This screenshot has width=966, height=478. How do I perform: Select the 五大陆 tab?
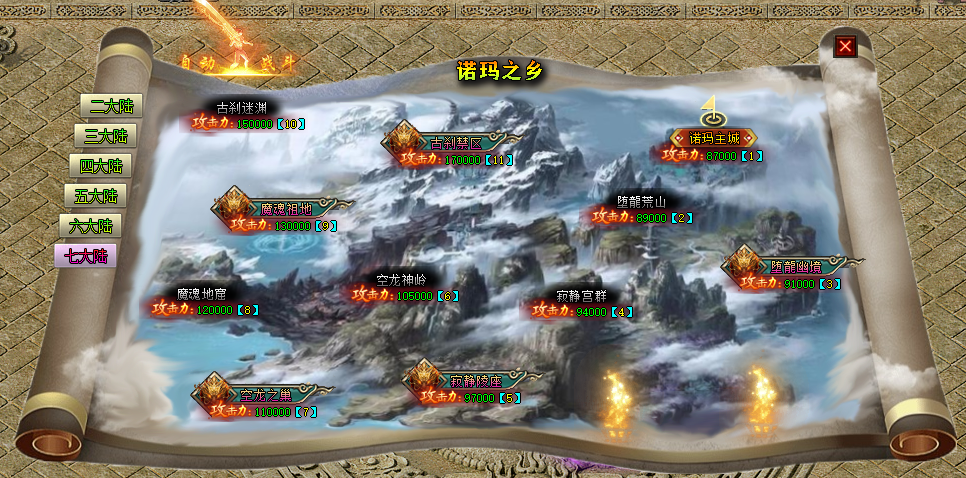point(96,196)
